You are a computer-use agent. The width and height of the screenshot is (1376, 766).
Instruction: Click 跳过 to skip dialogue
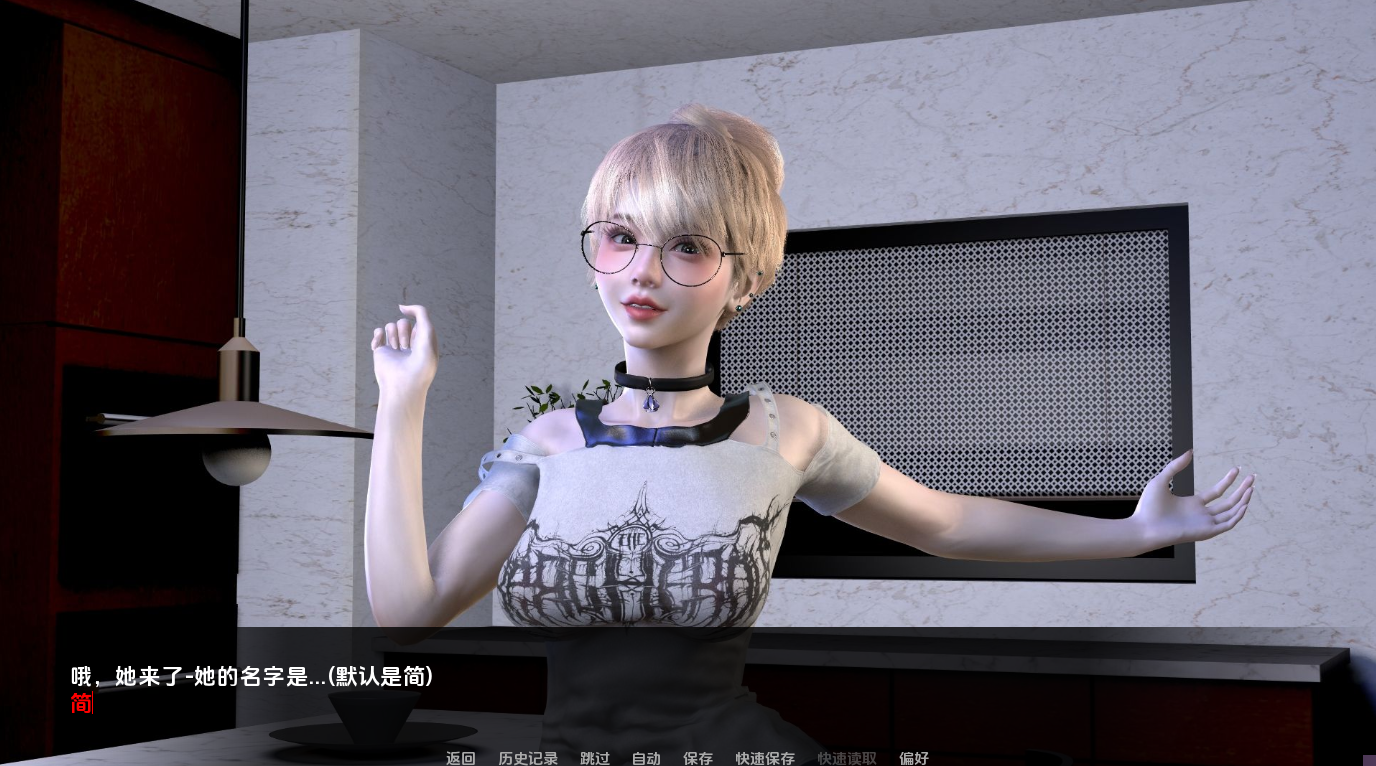pyautogui.click(x=594, y=759)
